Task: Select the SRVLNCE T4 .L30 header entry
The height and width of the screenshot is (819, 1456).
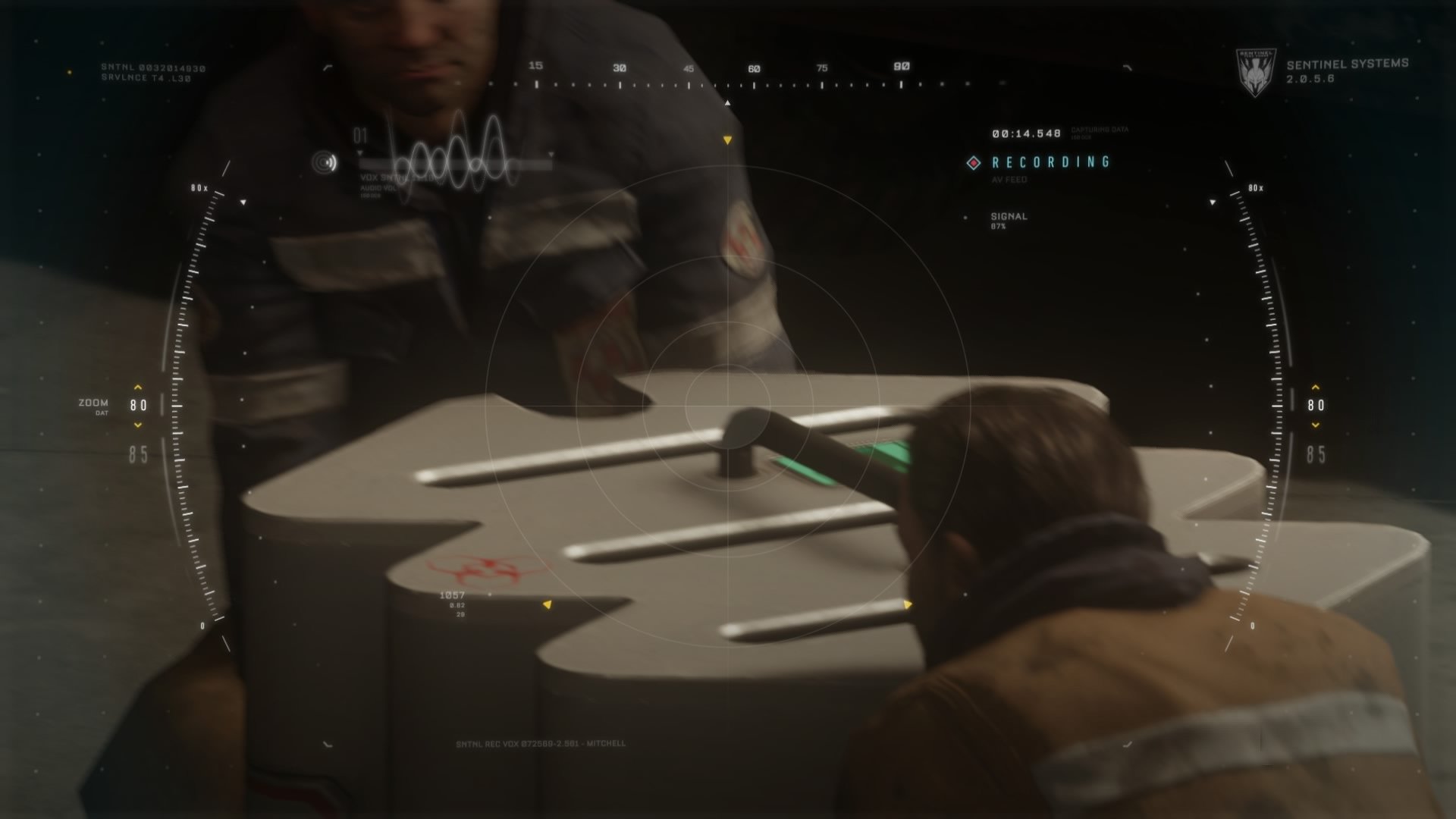Action: [146, 79]
